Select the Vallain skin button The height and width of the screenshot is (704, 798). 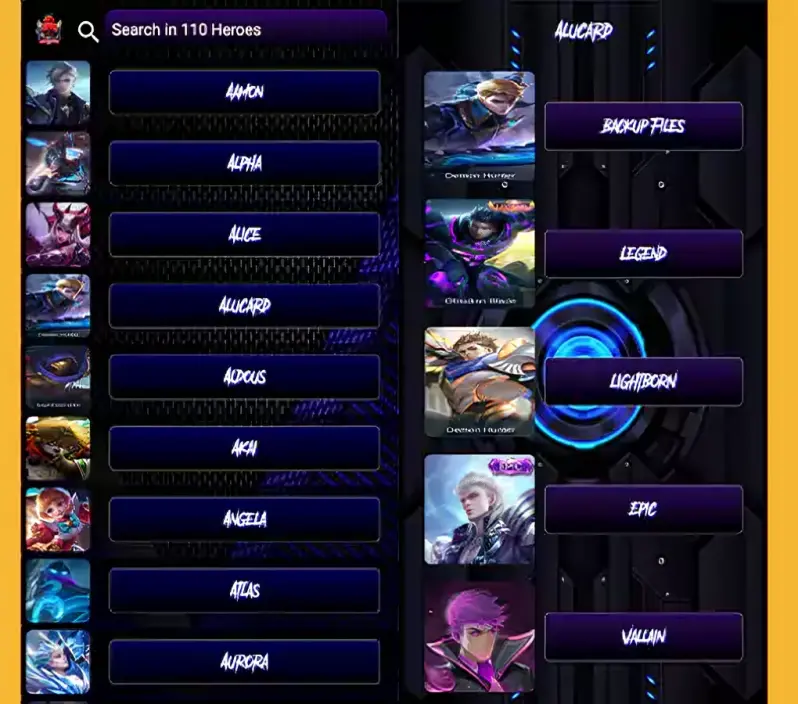click(x=643, y=637)
